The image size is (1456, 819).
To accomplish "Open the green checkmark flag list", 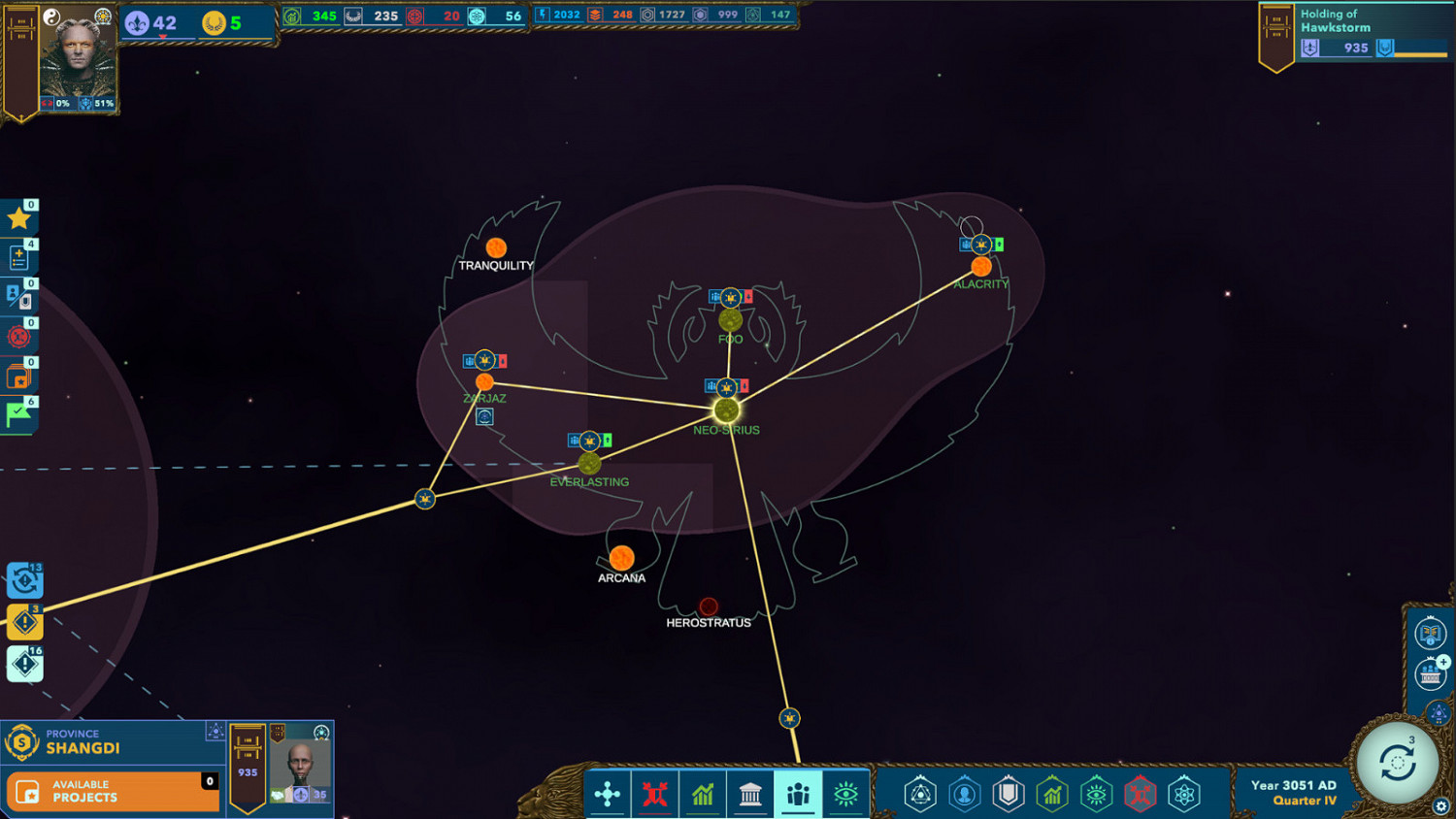I will pos(18,414).
